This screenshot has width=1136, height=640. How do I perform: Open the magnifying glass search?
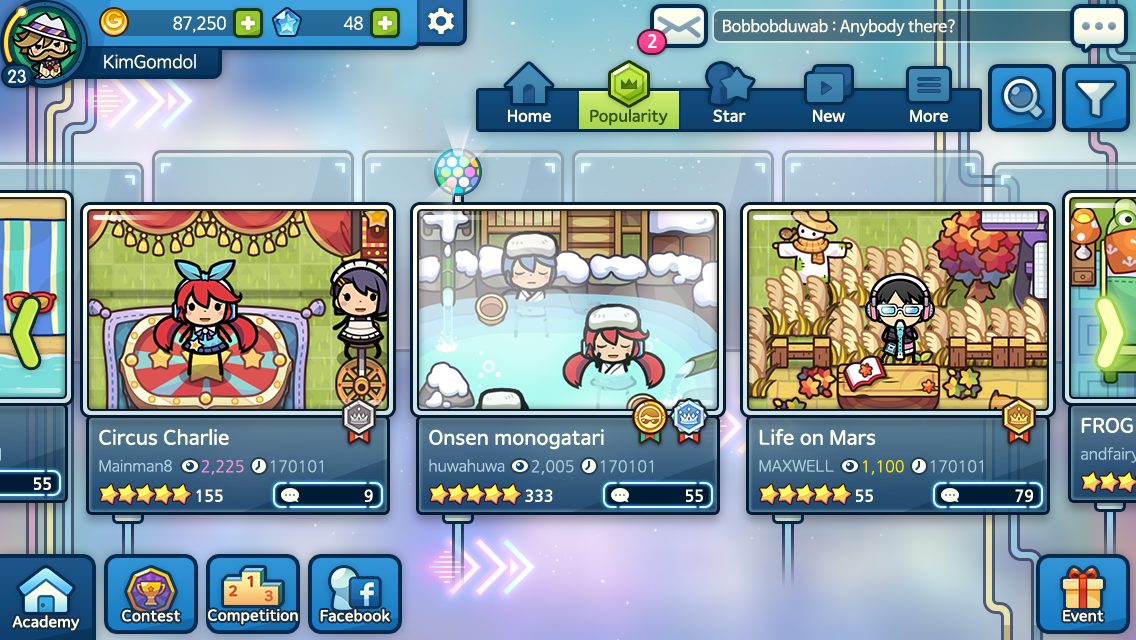click(x=1022, y=98)
